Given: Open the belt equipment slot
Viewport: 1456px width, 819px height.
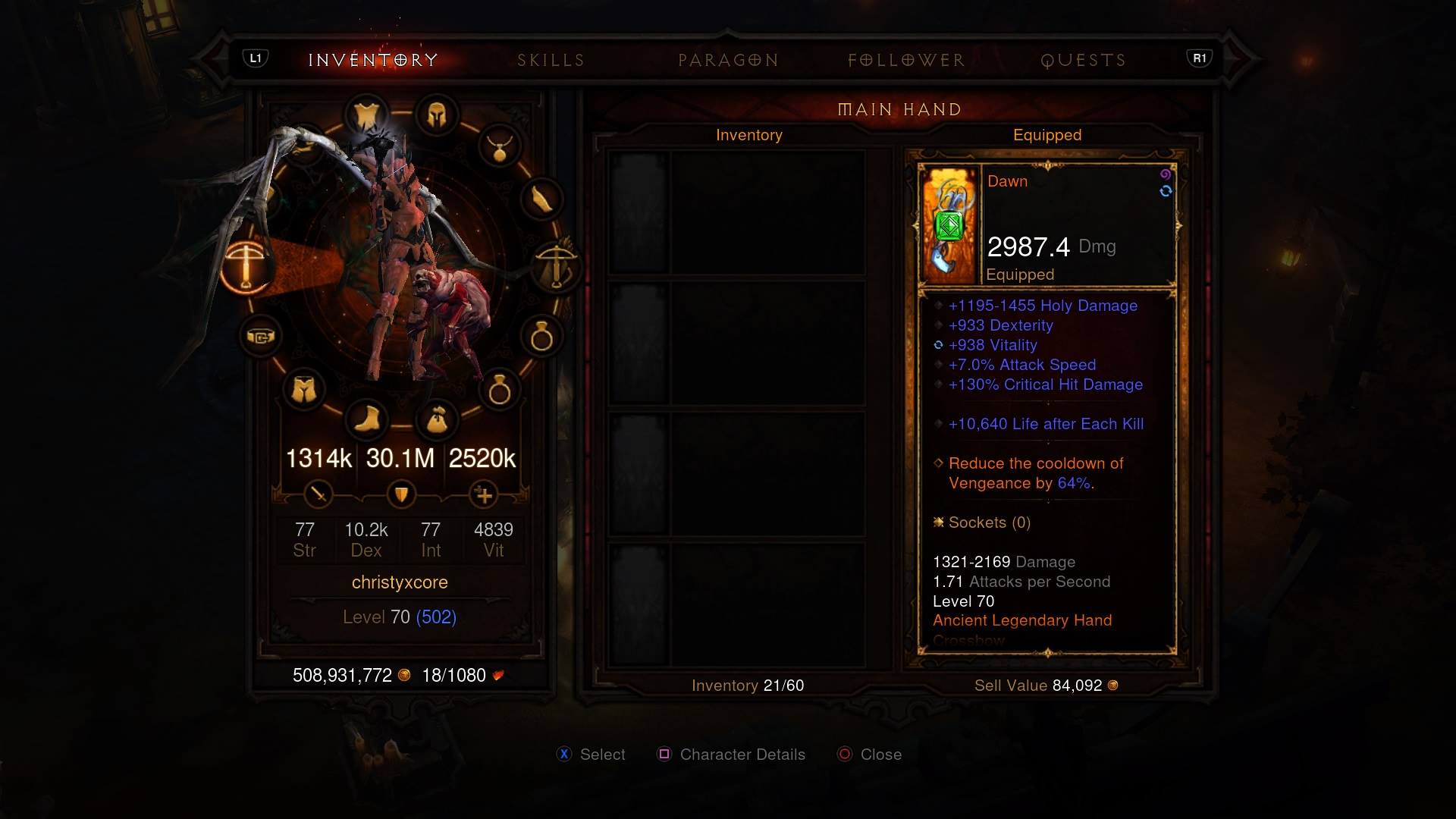Looking at the screenshot, I should click(260, 336).
